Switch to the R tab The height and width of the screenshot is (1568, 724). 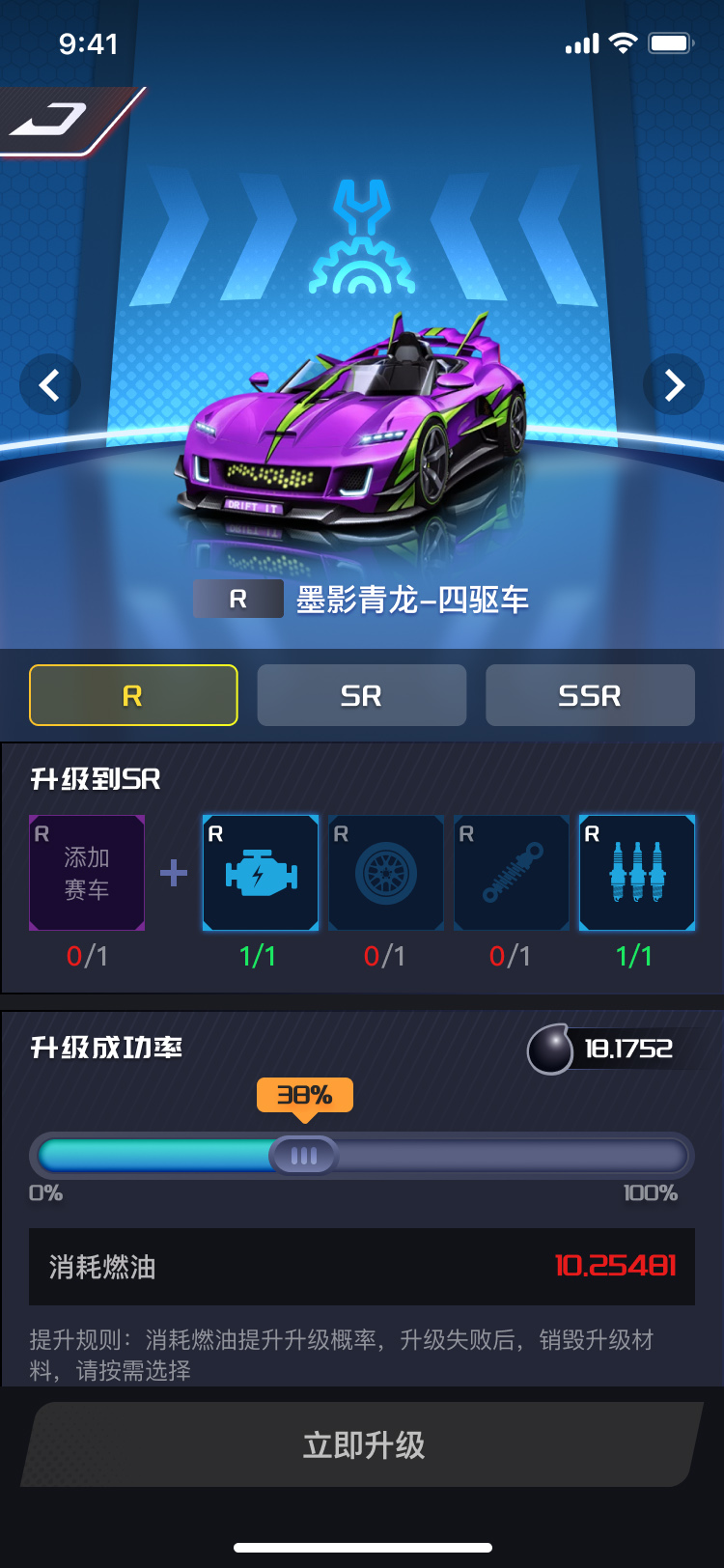[133, 695]
